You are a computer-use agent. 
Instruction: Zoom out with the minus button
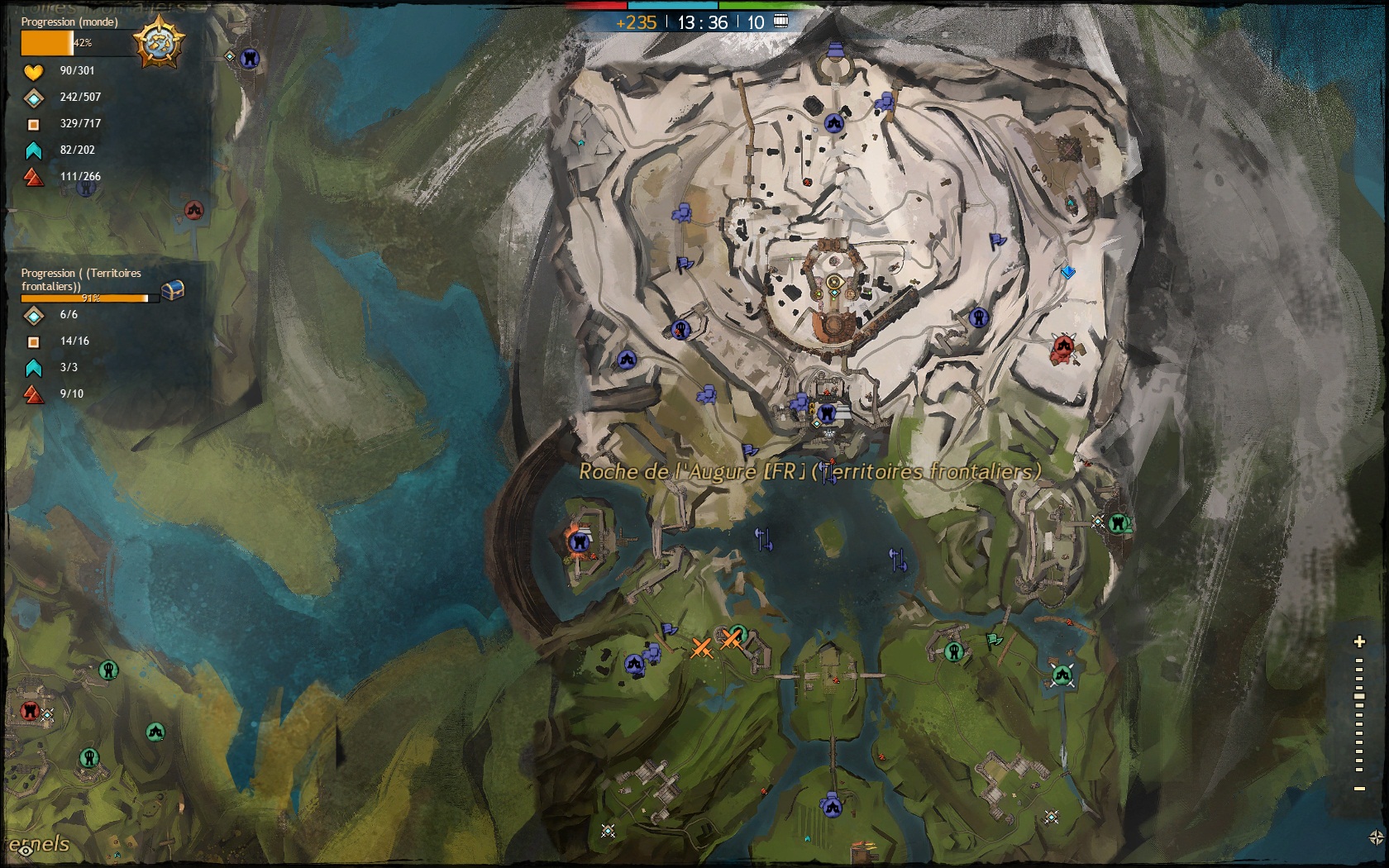pos(1359,789)
